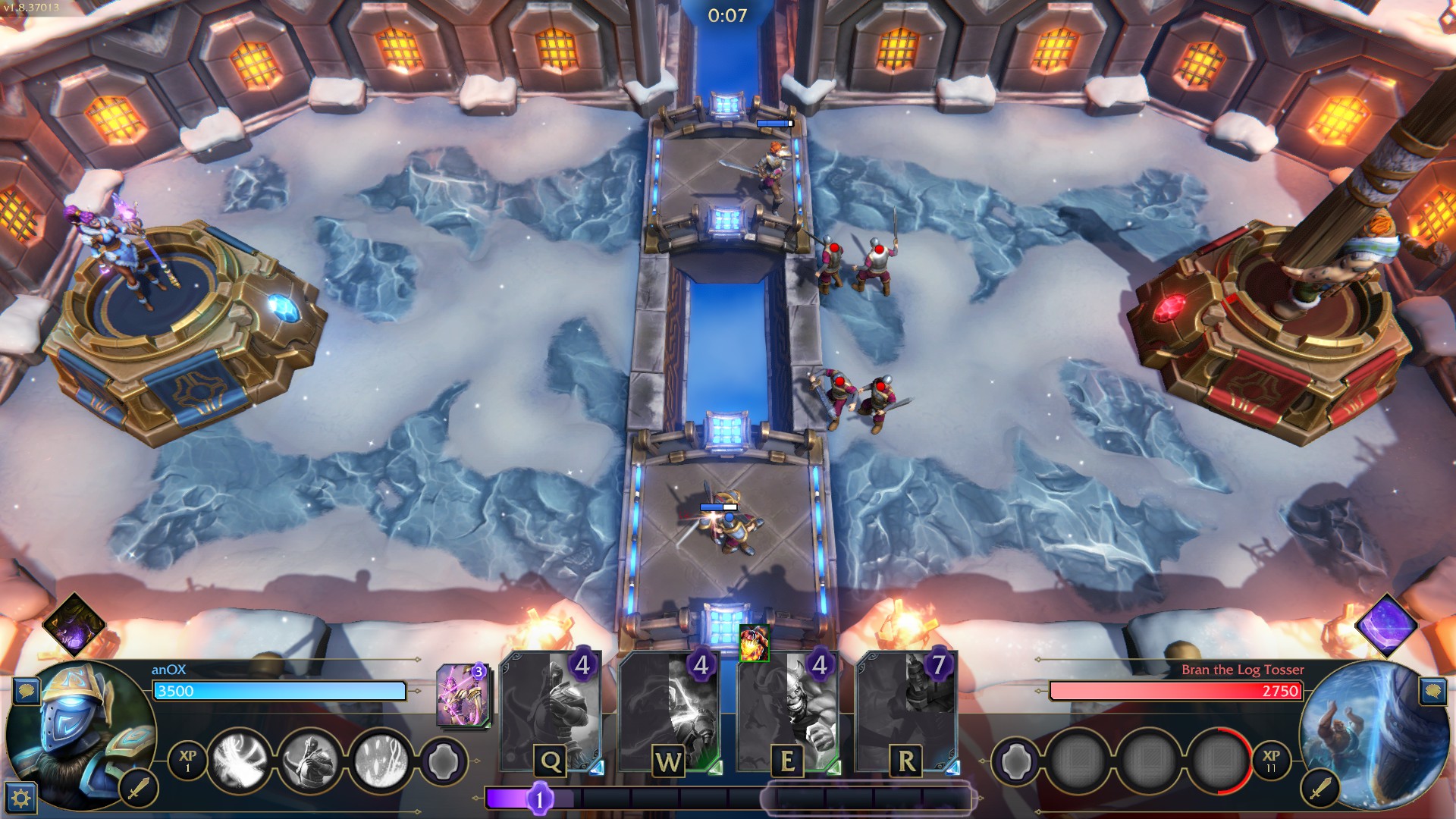The width and height of the screenshot is (1456, 819).
Task: Click the opponent's XP 11 badge
Action: pyautogui.click(x=1271, y=760)
